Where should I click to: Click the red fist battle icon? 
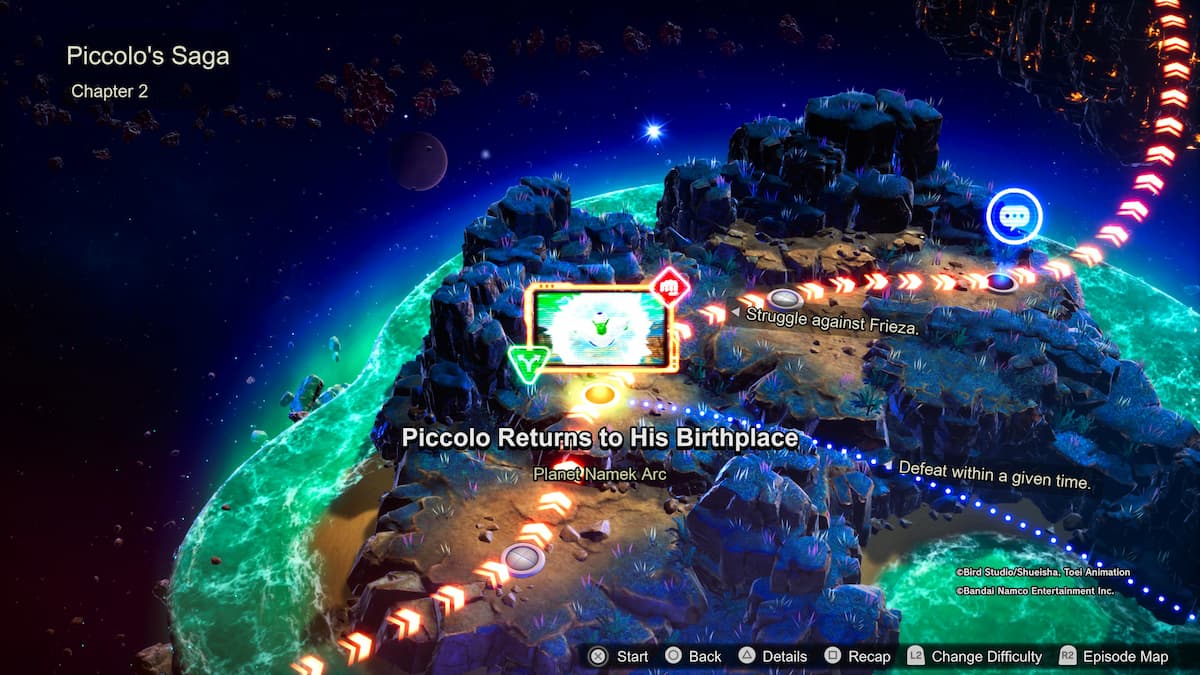click(x=671, y=287)
